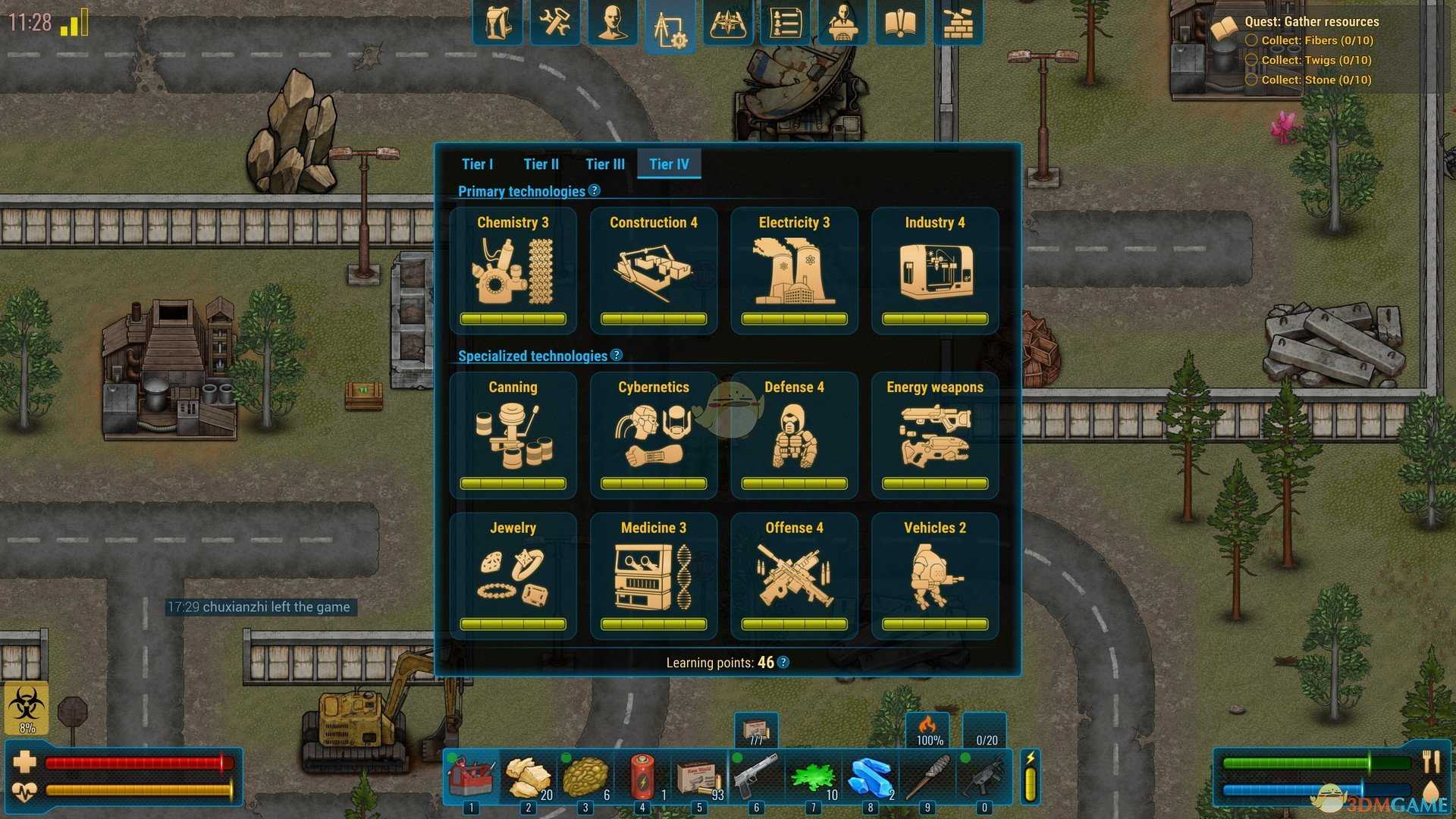Open the backpack inventory menu
This screenshot has width=1456, height=819.
coord(497,23)
